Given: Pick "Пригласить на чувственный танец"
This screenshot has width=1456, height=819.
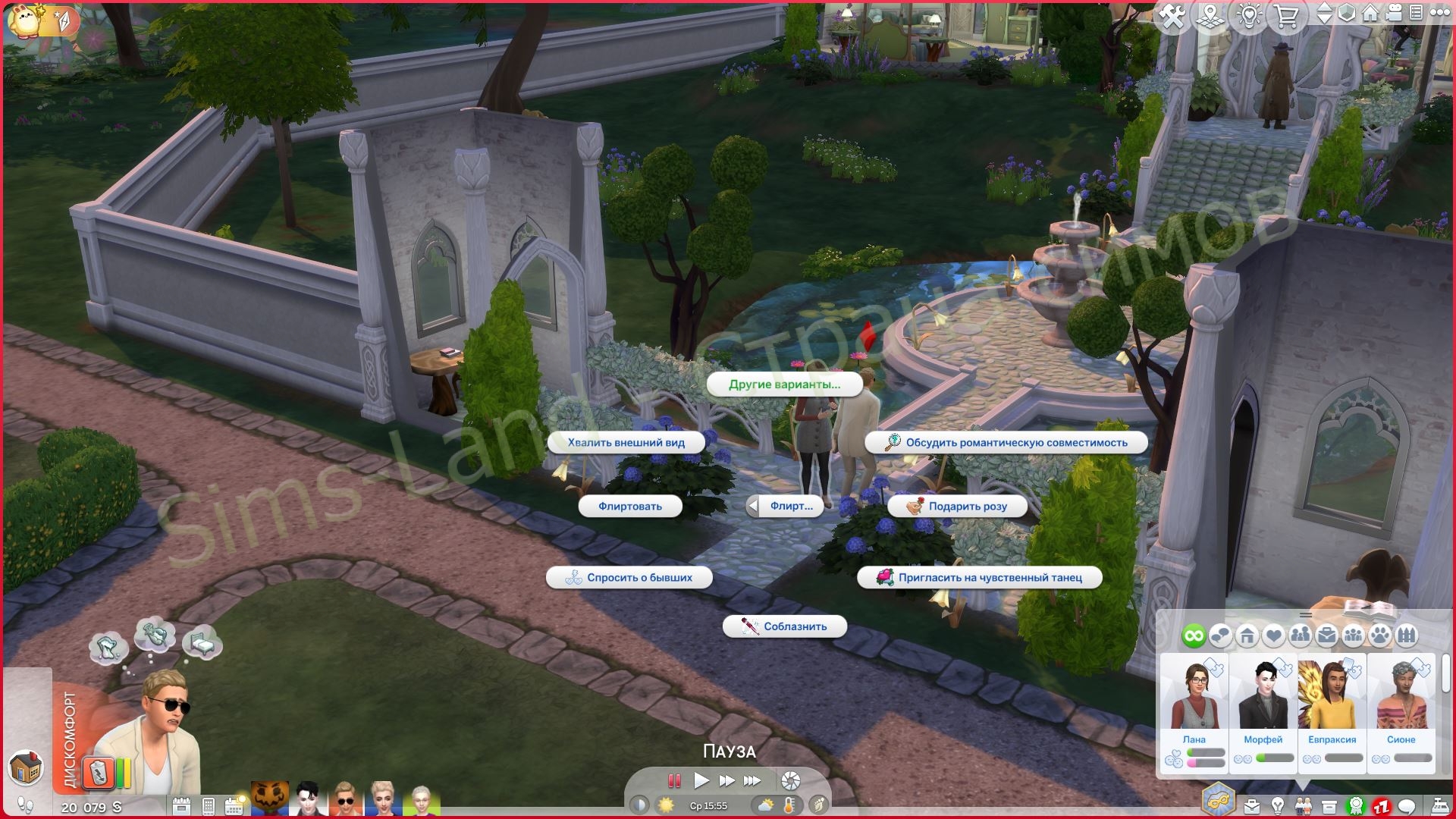Looking at the screenshot, I should [980, 578].
